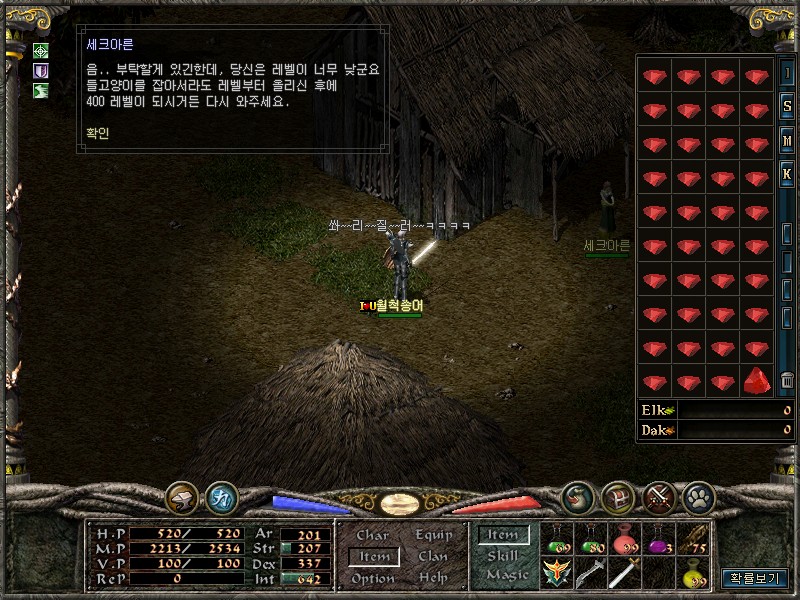The width and height of the screenshot is (800, 600).
Task: Click the inventory trash can icon
Action: pos(787,381)
